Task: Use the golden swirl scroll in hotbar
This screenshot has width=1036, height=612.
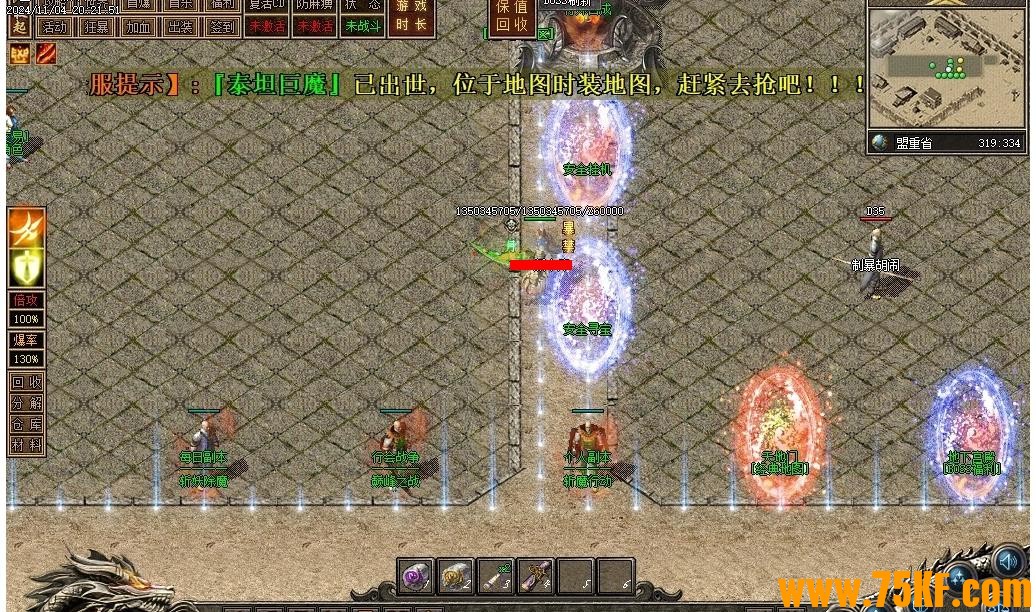Action: pyautogui.click(x=456, y=576)
